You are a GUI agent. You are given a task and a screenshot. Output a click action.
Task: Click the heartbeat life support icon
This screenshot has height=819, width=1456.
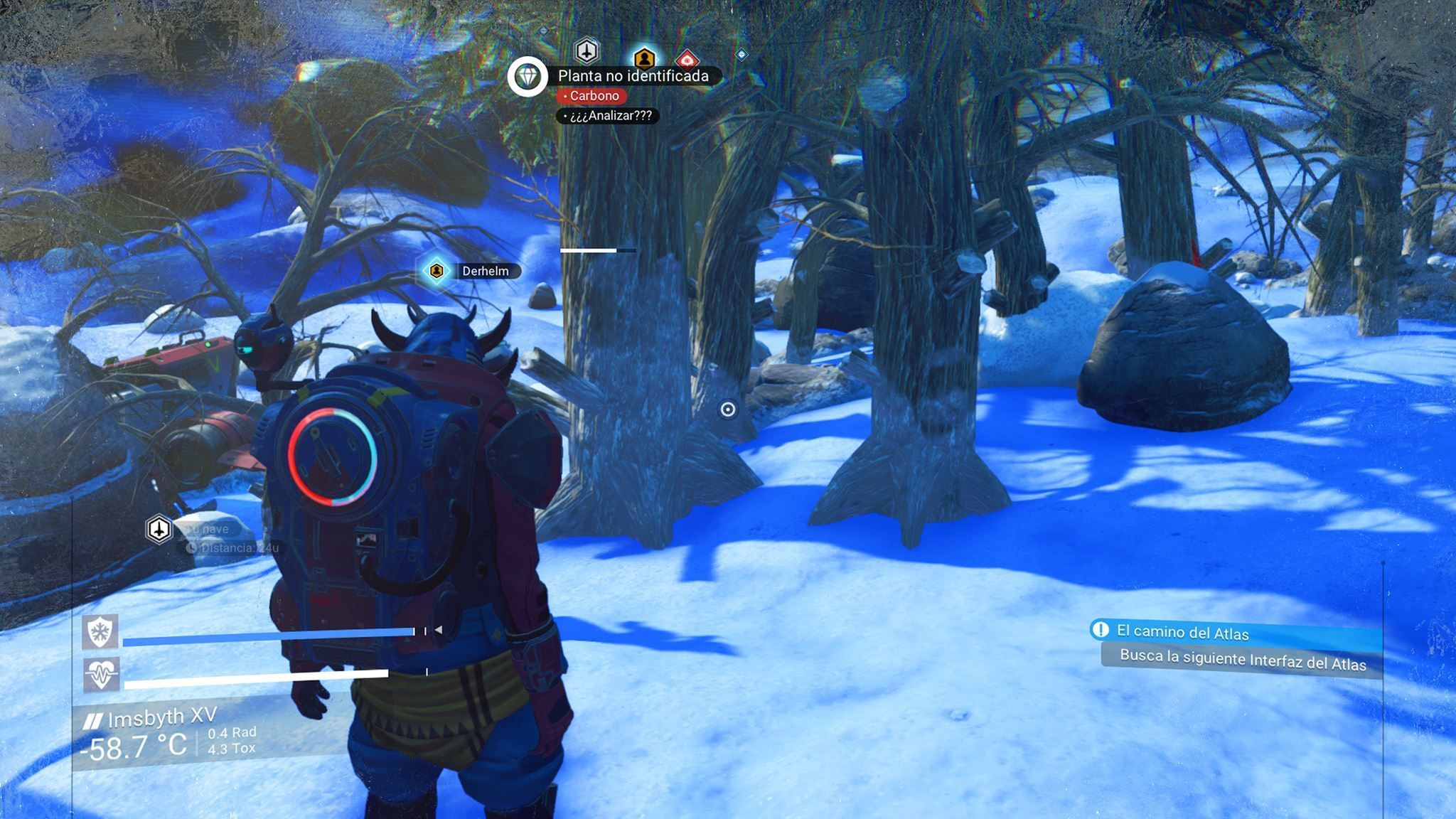coord(100,674)
